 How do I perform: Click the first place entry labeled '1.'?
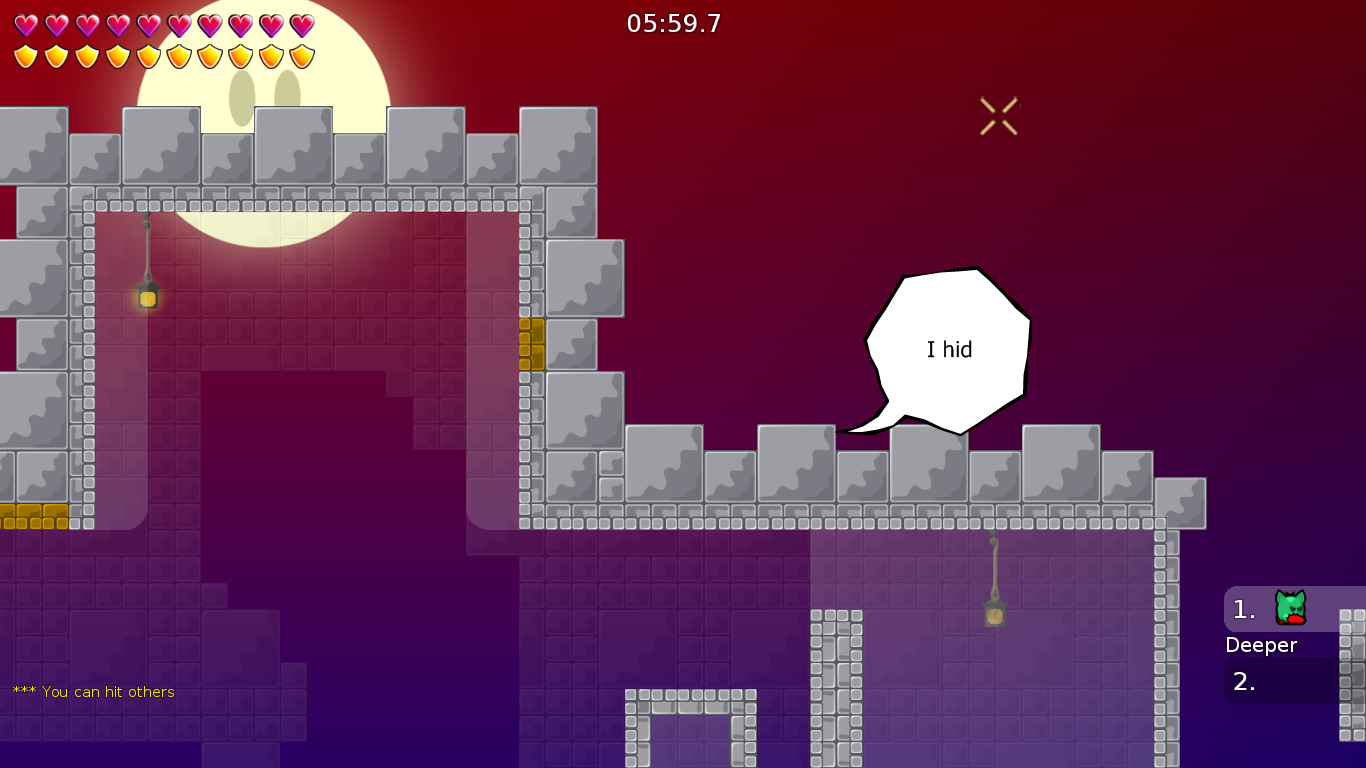click(1242, 609)
